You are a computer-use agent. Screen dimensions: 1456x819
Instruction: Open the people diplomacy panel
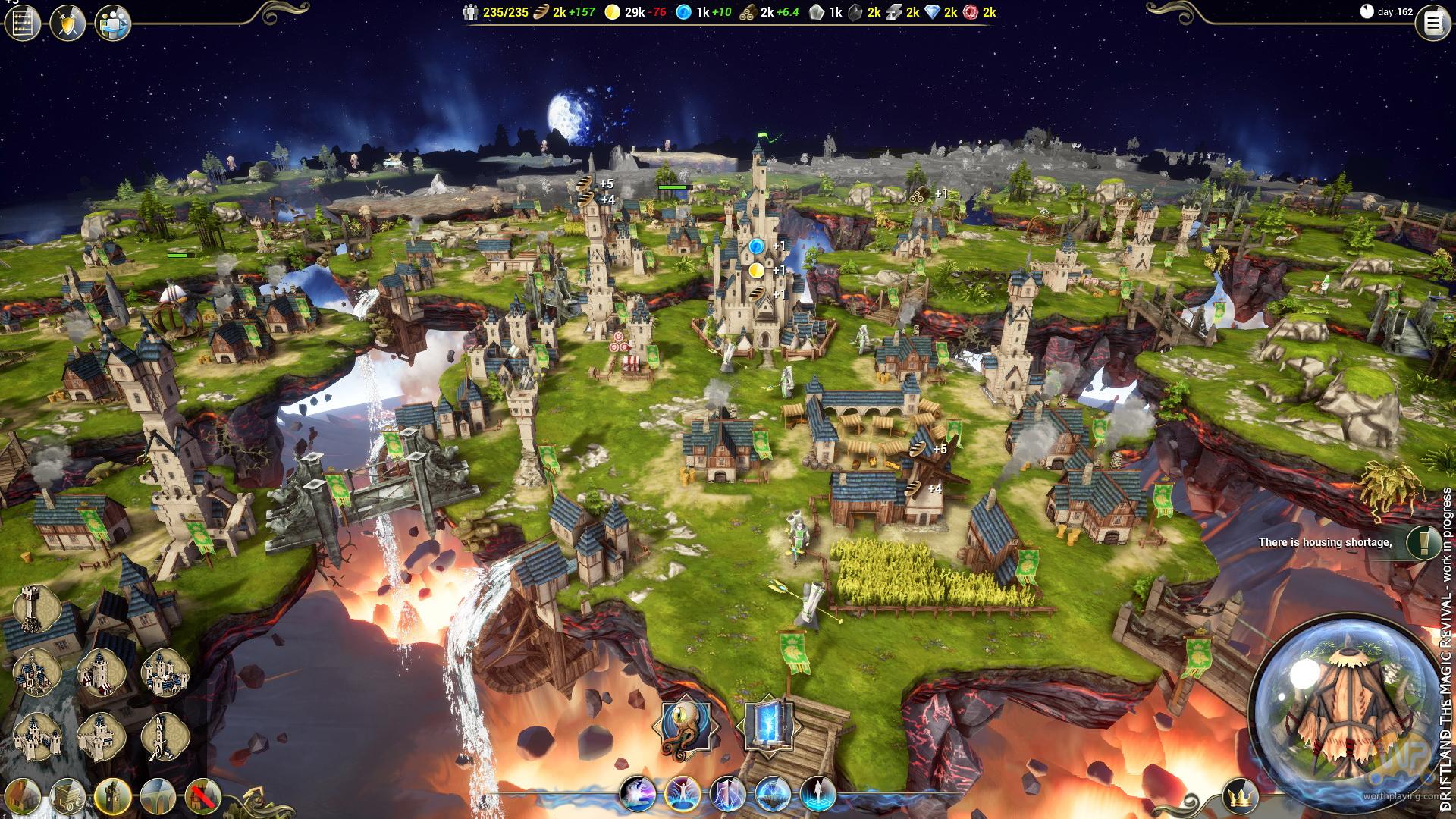point(113,23)
